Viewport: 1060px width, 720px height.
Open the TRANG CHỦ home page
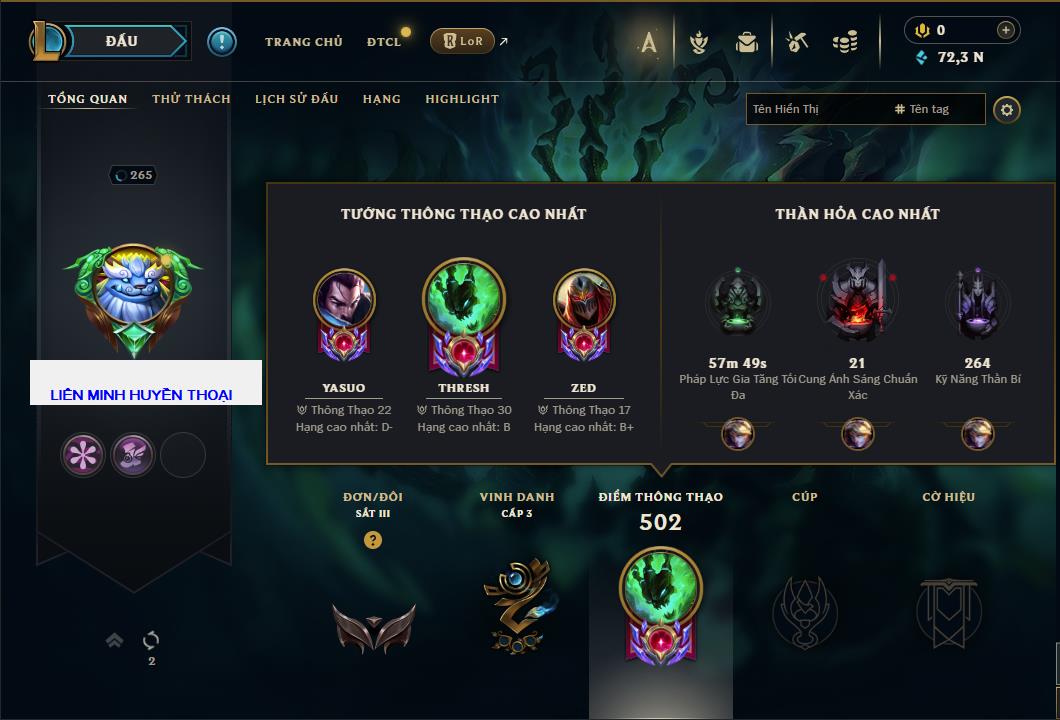303,42
